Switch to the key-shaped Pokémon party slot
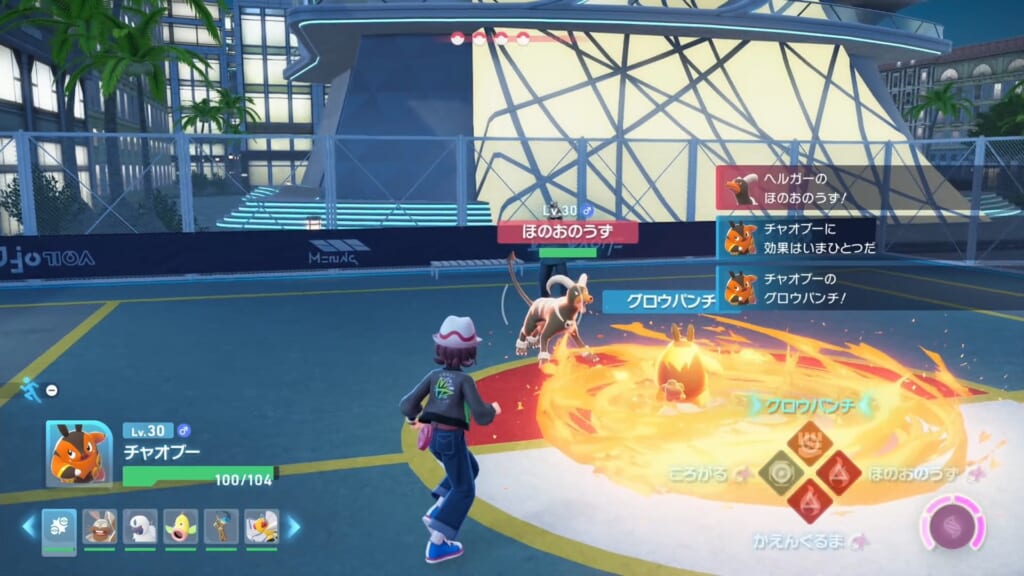This screenshot has width=1024, height=576. click(221, 527)
